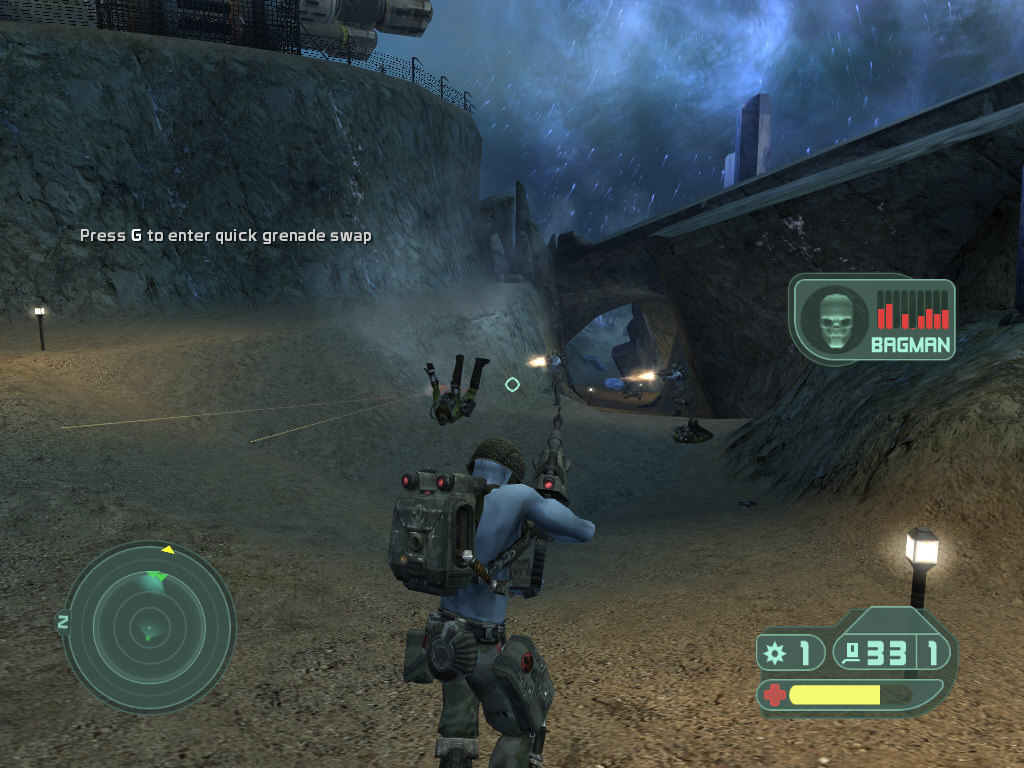Click the N compass marker on the radar
1024x768 pixels.
(x=62, y=623)
